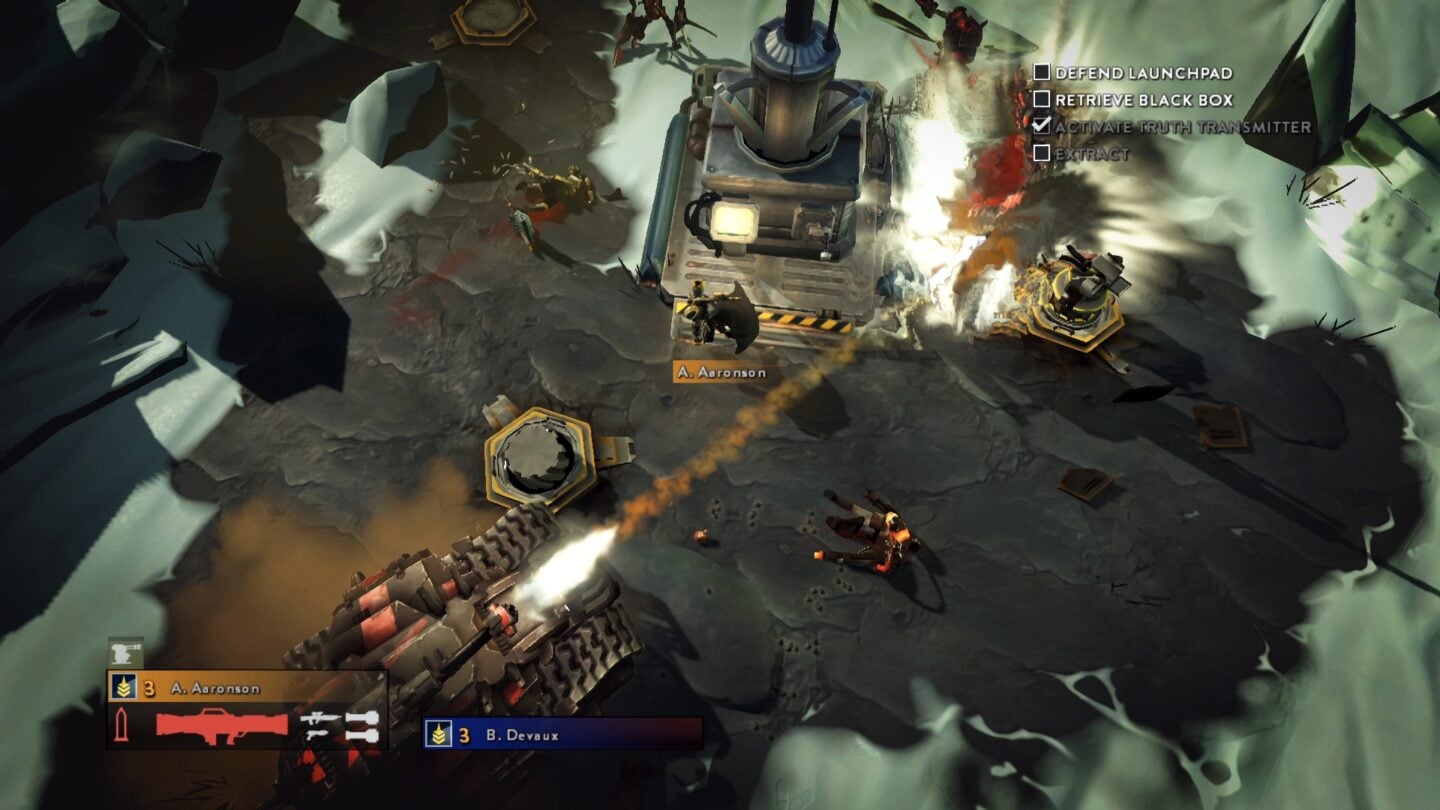Check the Extract objective checkbox
The height and width of the screenshot is (810, 1440).
point(1042,152)
